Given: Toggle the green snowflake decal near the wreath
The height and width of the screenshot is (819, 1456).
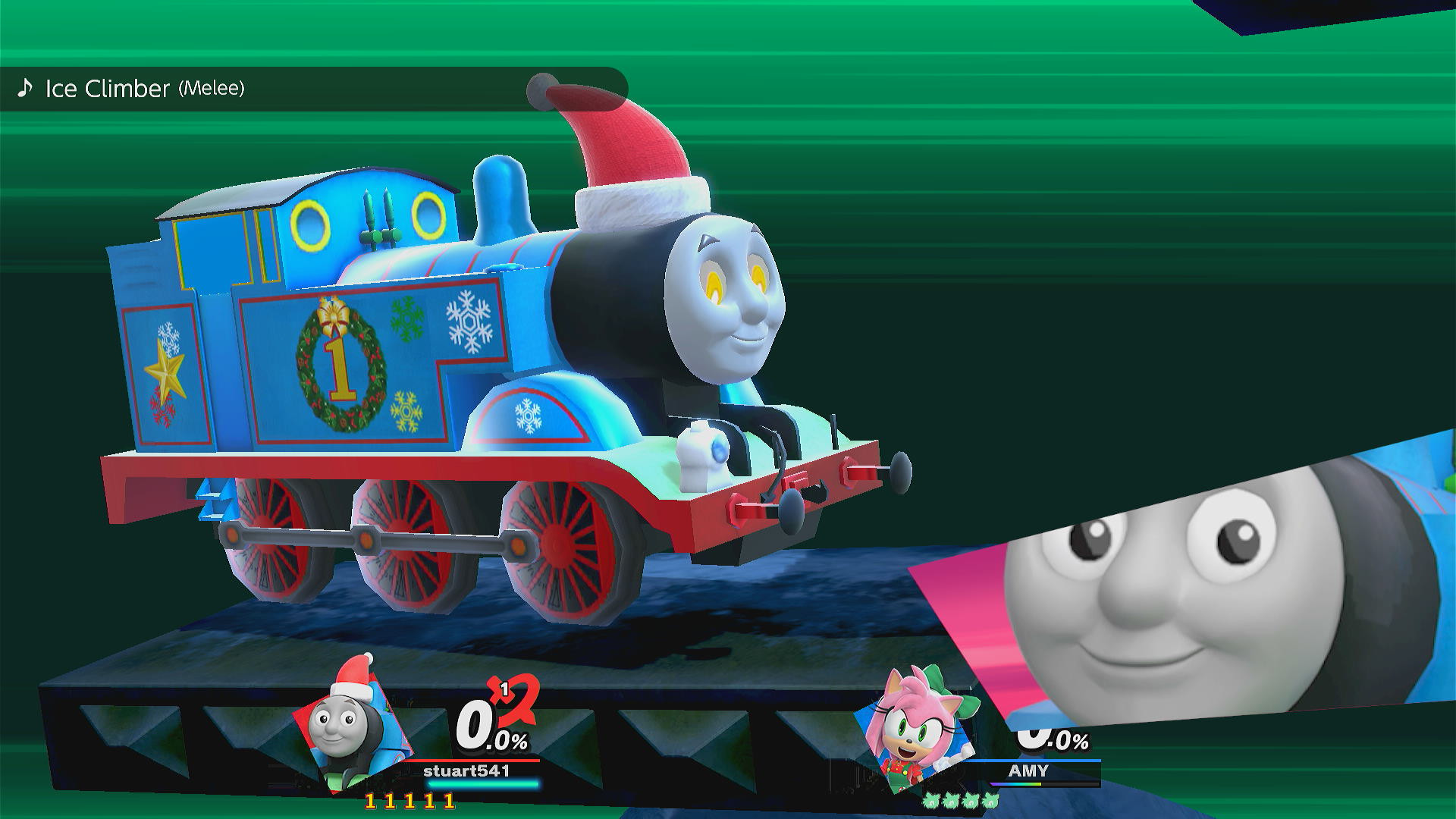Looking at the screenshot, I should point(406,319).
